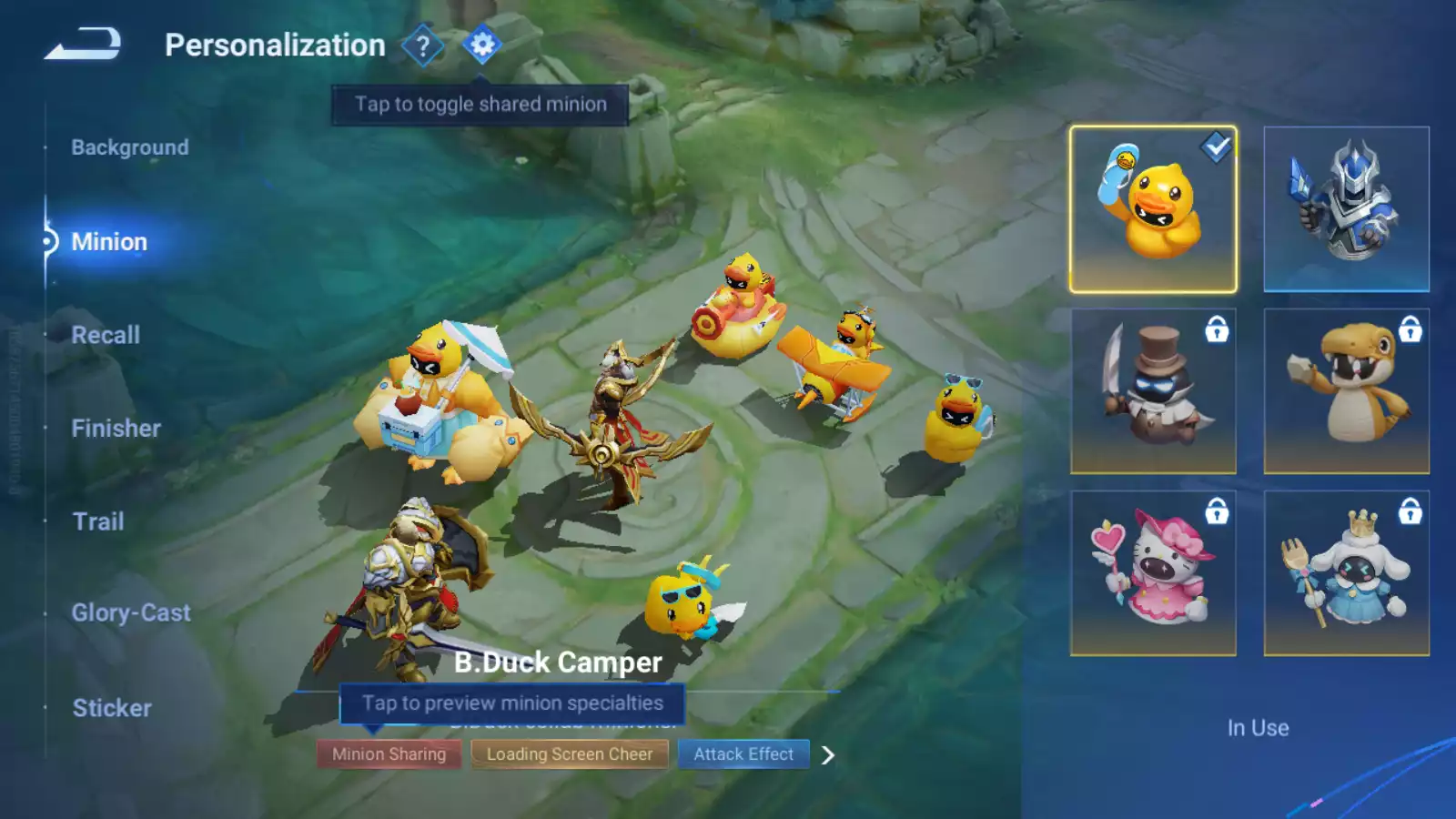1456x819 pixels.
Task: Switch to the Background tab
Action: 130,147
